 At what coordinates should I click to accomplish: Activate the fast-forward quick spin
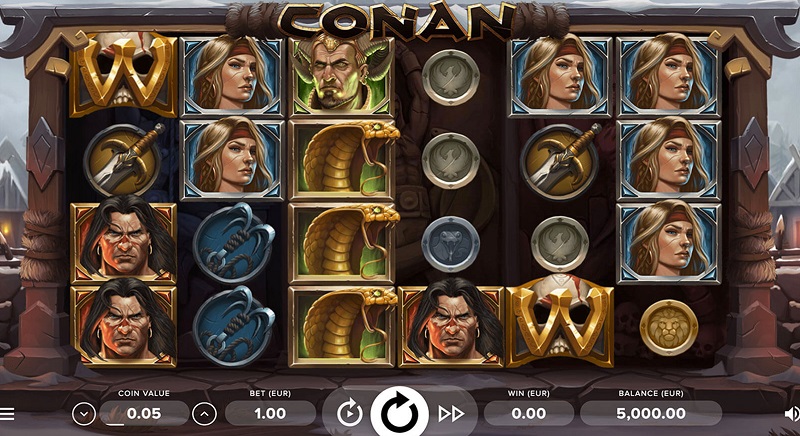pos(452,412)
